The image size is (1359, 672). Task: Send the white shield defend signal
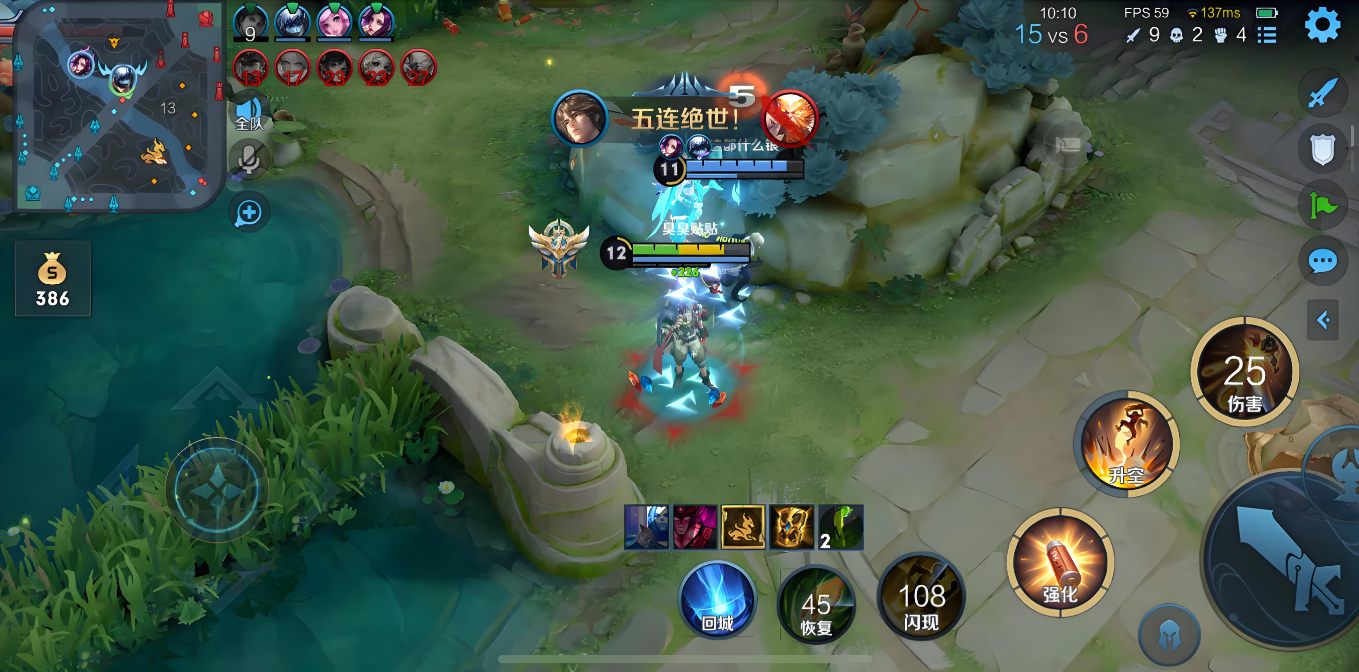1322,150
